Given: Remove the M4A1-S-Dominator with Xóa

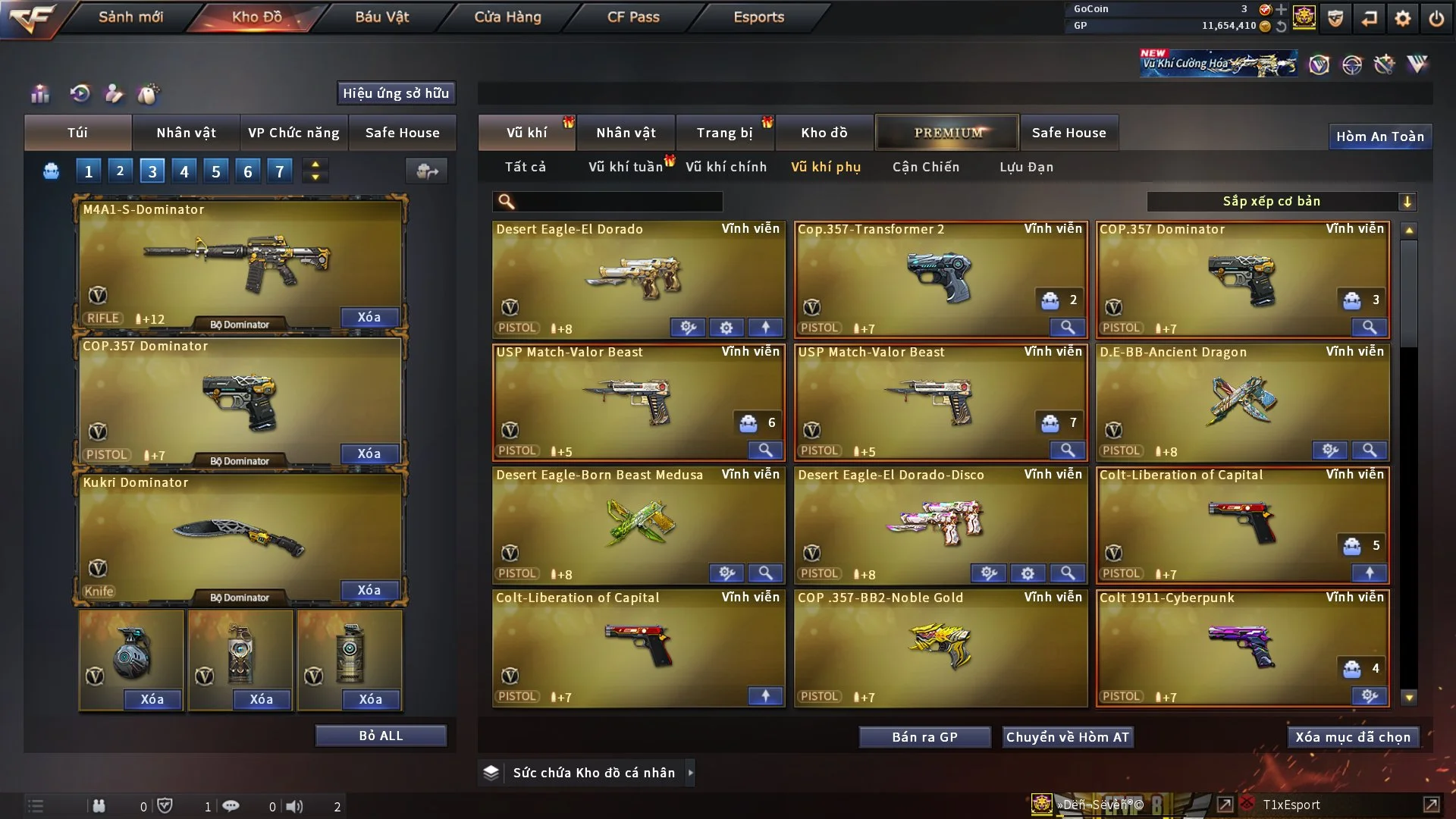Looking at the screenshot, I should (x=369, y=317).
